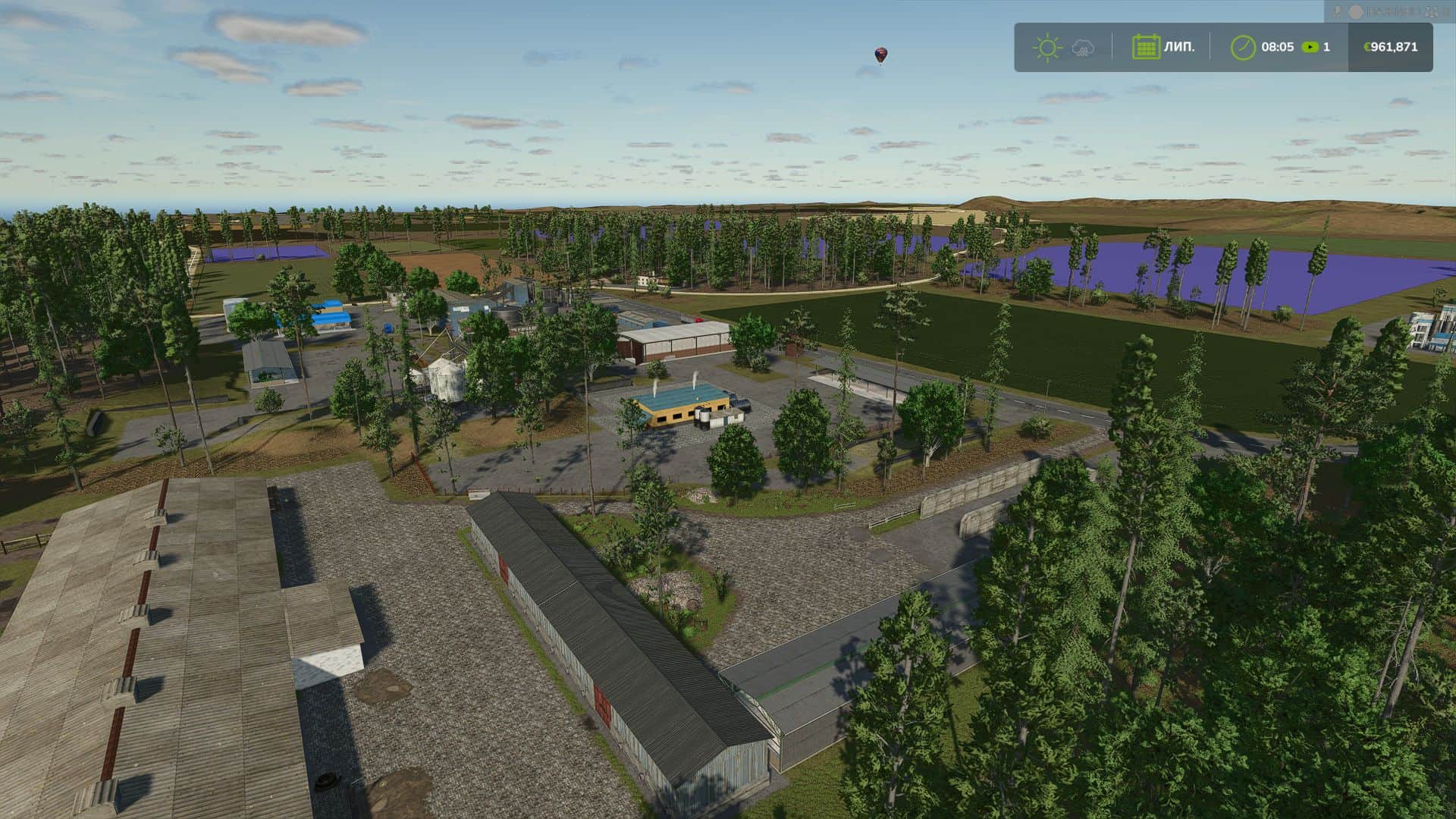Click the euro currency symbol

[1366, 47]
